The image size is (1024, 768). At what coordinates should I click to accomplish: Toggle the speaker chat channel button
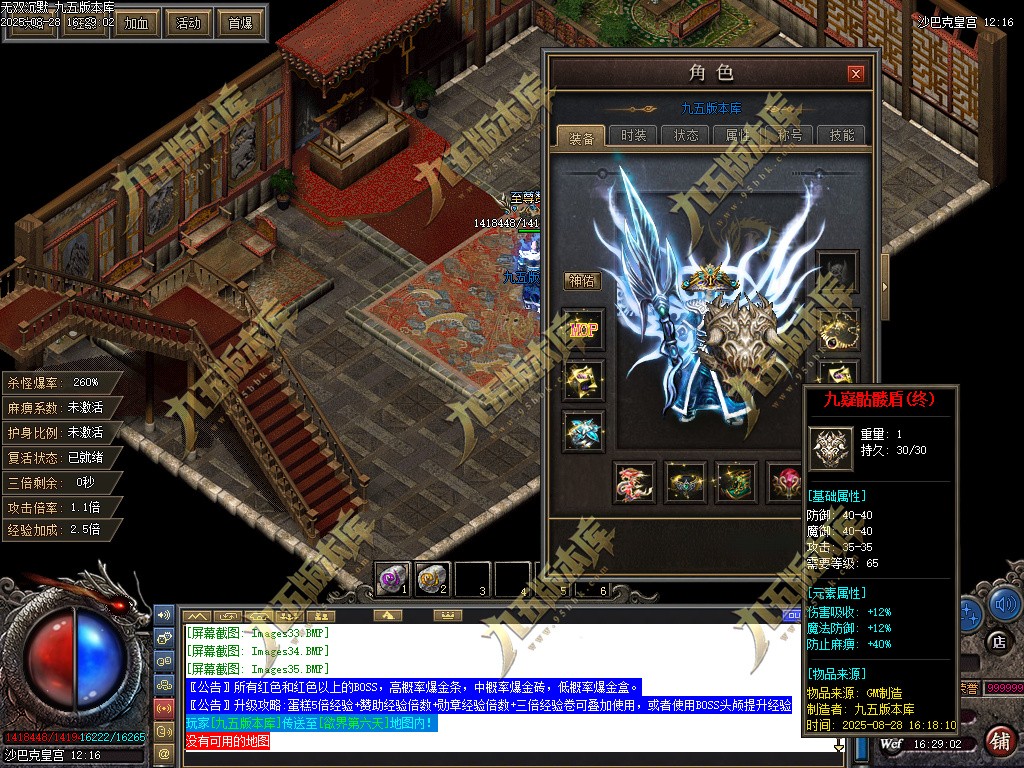[164, 612]
